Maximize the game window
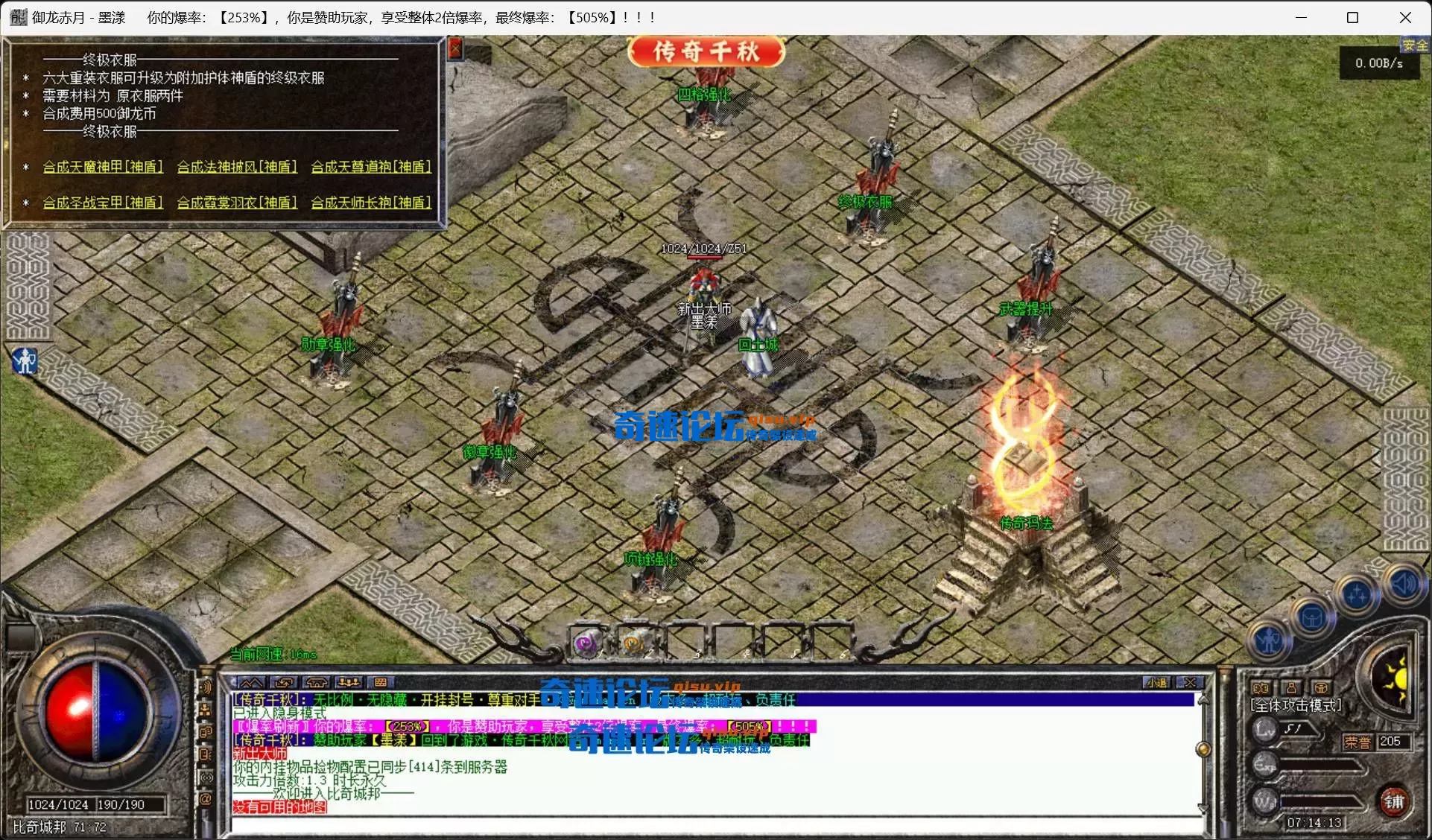 pyautogui.click(x=1352, y=18)
